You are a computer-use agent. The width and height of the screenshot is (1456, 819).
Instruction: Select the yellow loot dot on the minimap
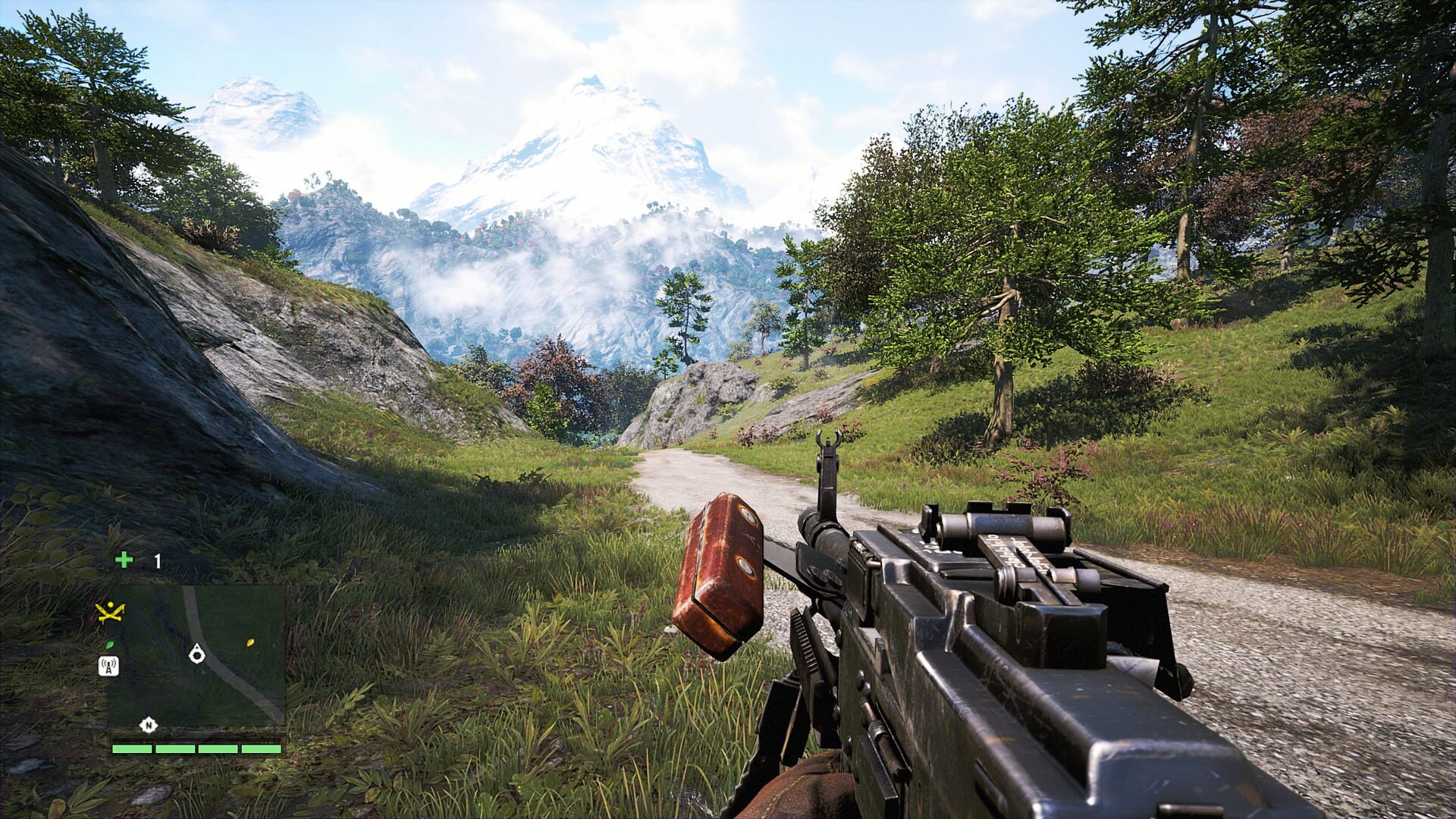(x=250, y=643)
